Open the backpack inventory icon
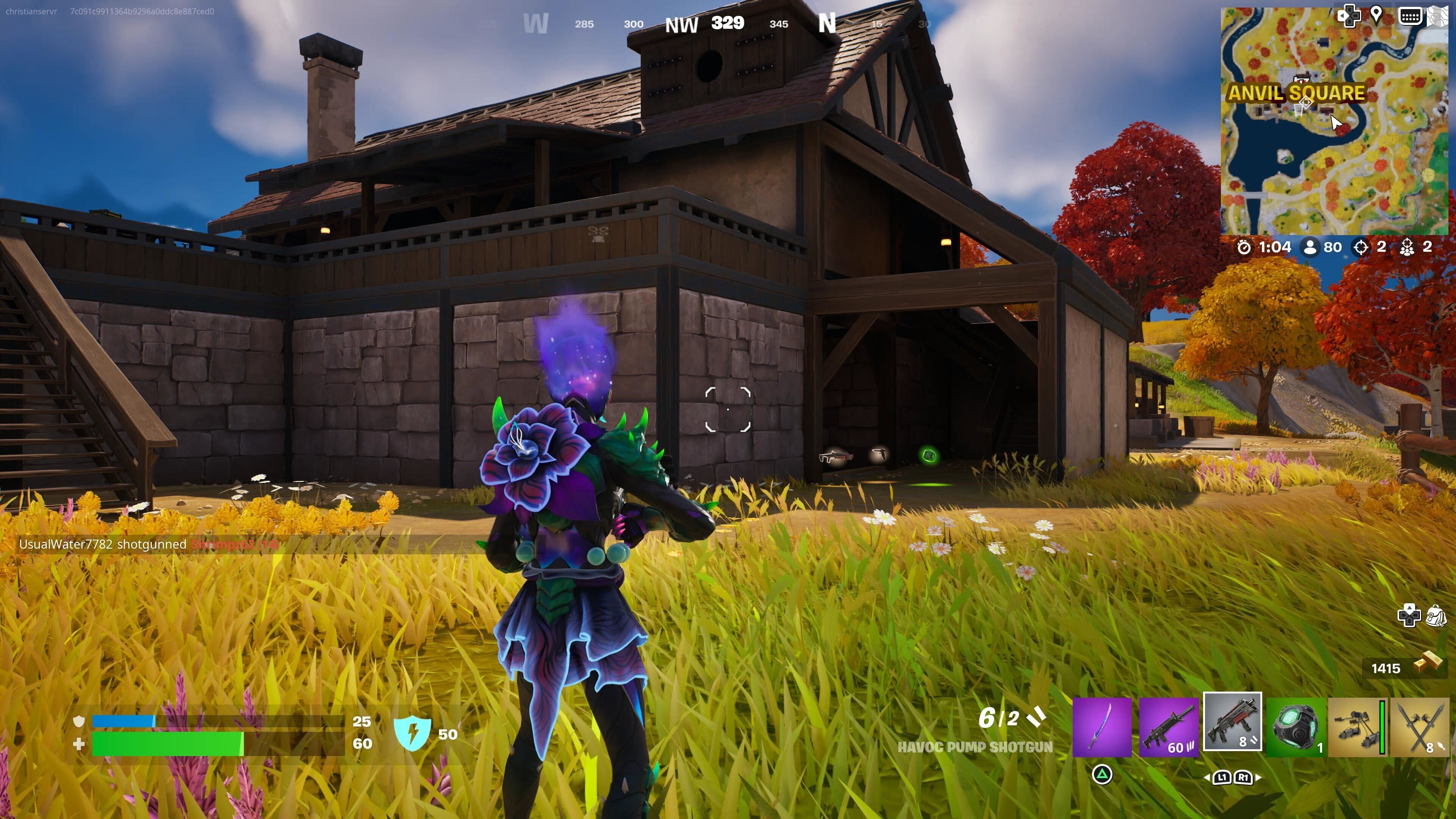The image size is (1456, 819). 1436,615
